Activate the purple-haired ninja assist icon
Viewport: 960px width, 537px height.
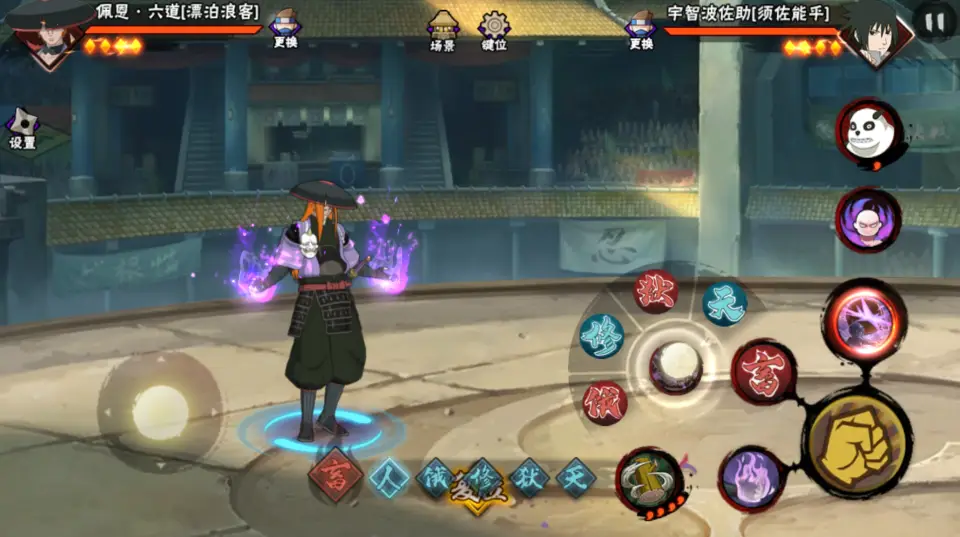coord(867,220)
